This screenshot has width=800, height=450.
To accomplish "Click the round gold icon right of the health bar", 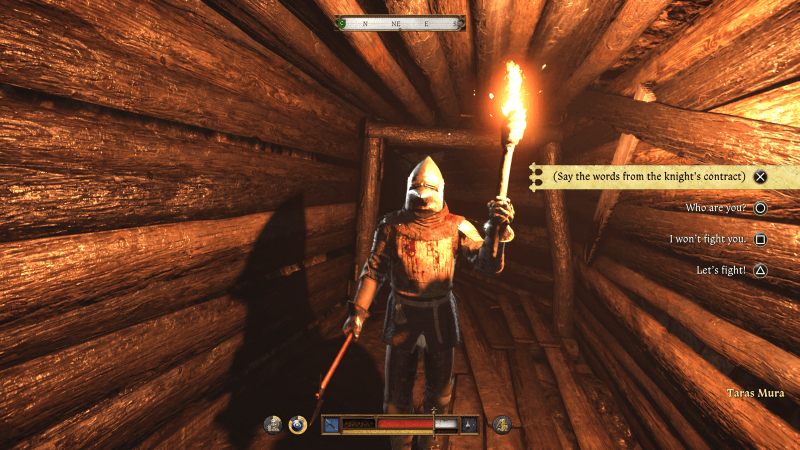I will [x=502, y=425].
